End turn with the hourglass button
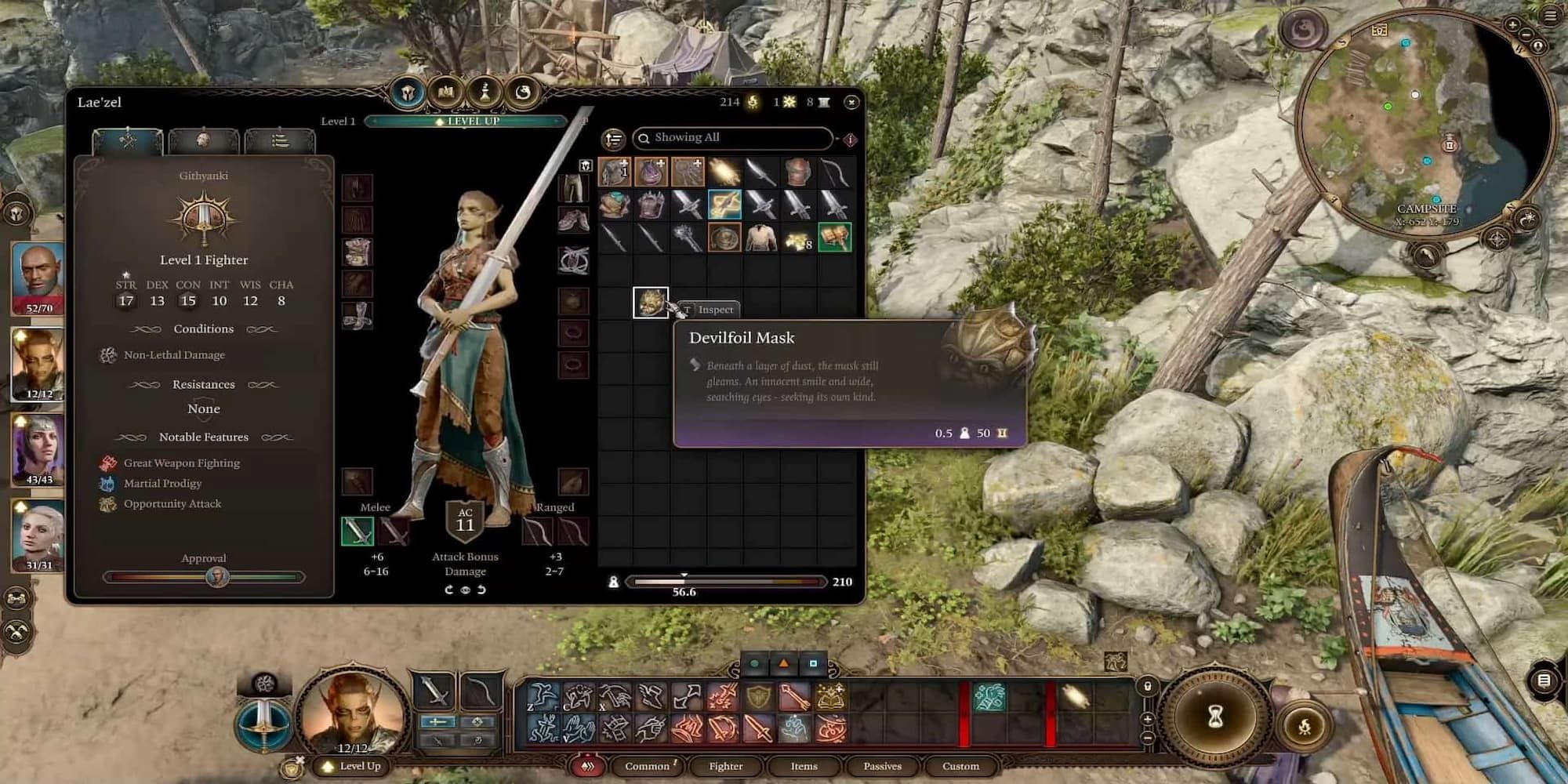Screen dimensions: 1568x784 click(1215, 717)
